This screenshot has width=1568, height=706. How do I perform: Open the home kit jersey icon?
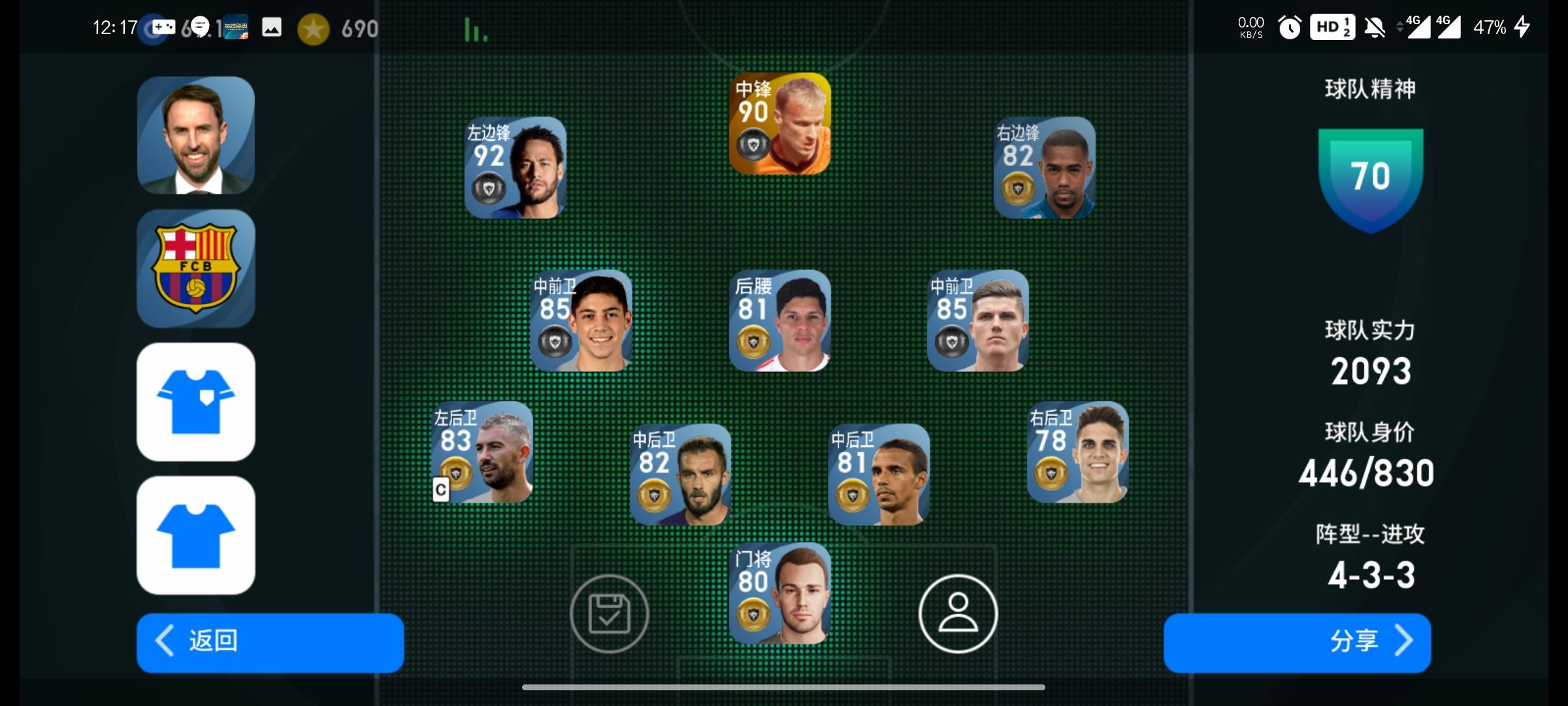click(194, 401)
